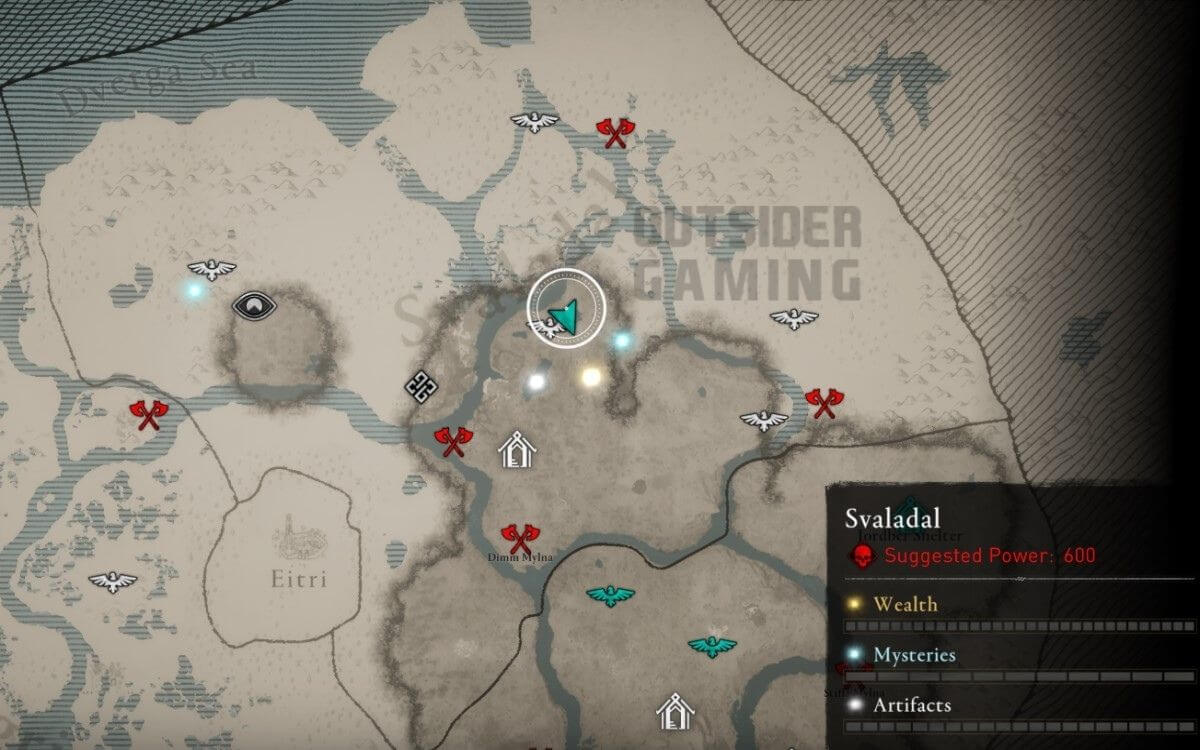
Task: Click the Artifacts legend entry
Action: pos(911,705)
